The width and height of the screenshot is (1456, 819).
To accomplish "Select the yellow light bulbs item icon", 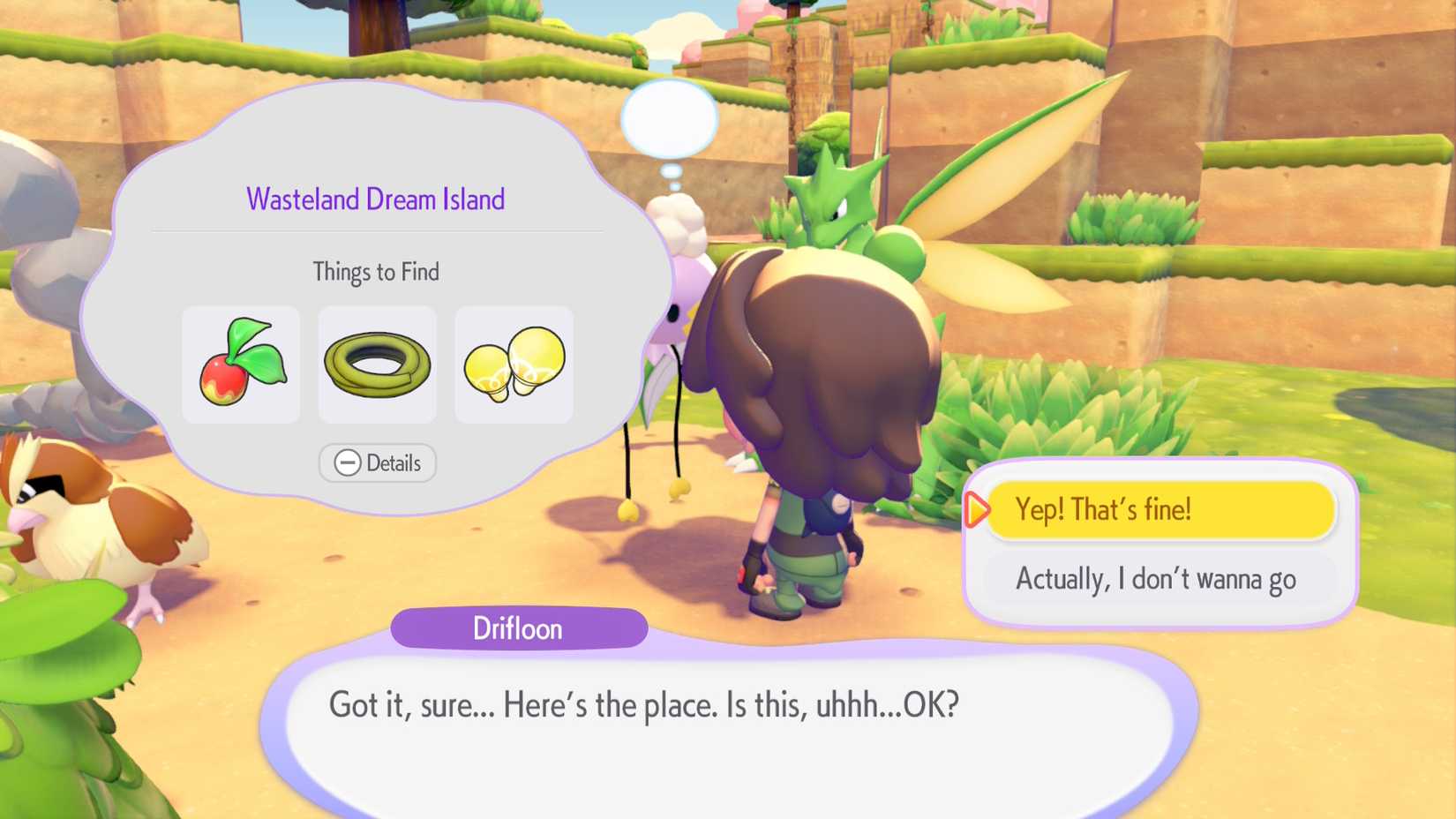I will 513,364.
